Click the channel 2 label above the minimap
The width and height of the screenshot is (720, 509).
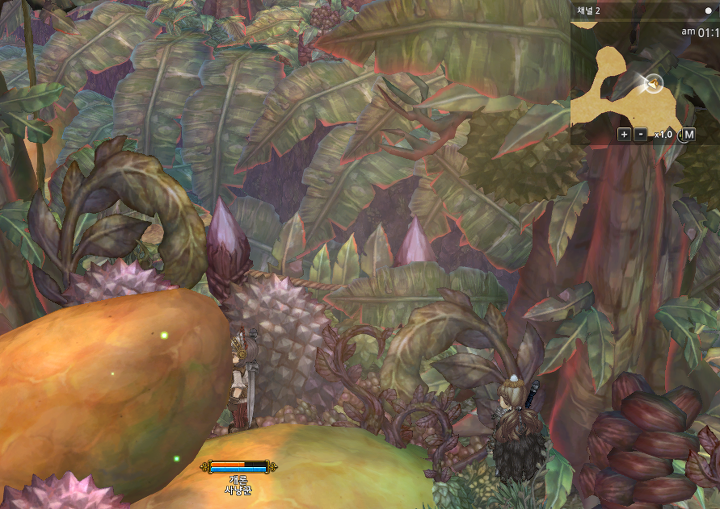pos(589,11)
